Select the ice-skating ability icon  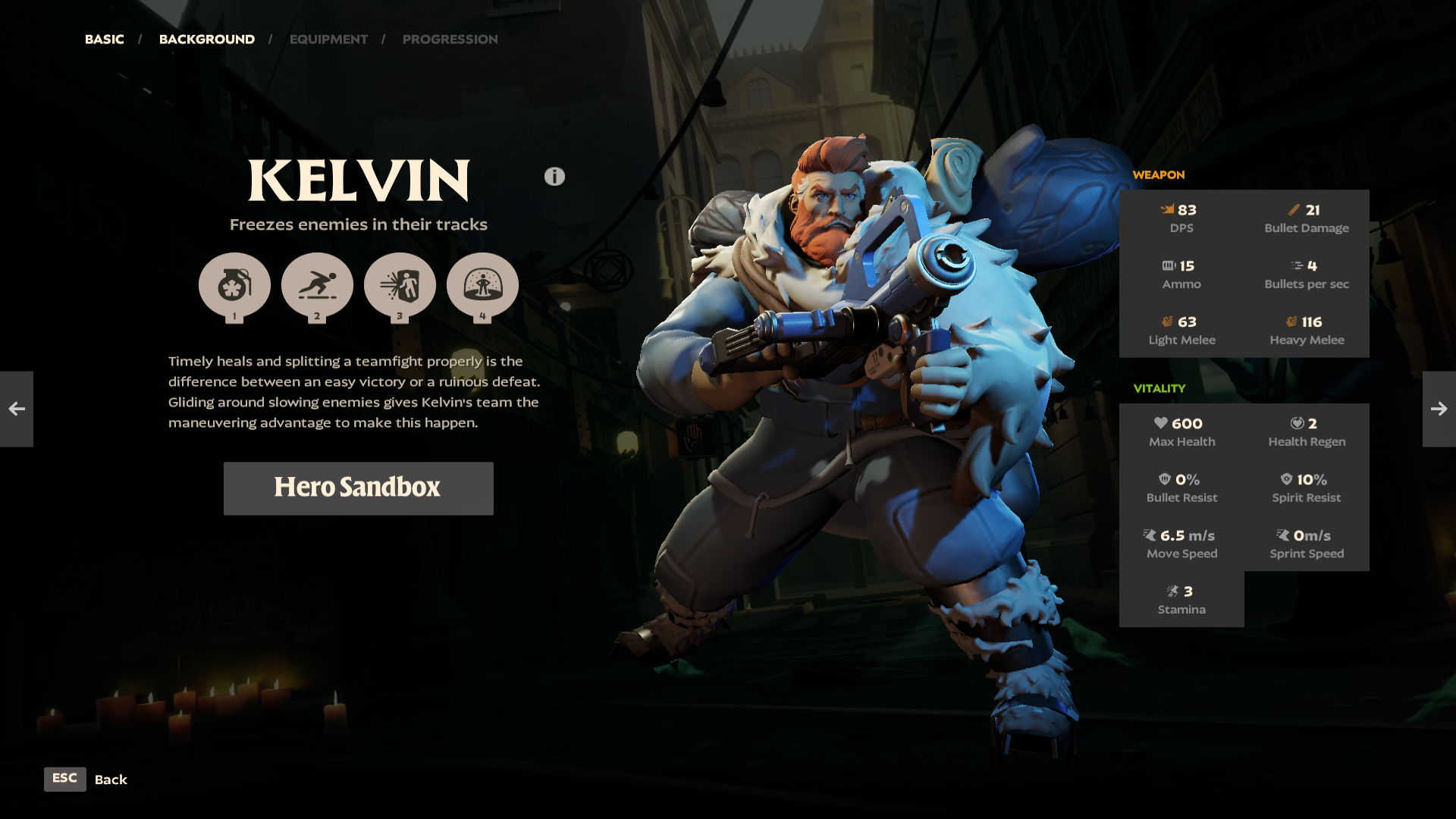(317, 286)
